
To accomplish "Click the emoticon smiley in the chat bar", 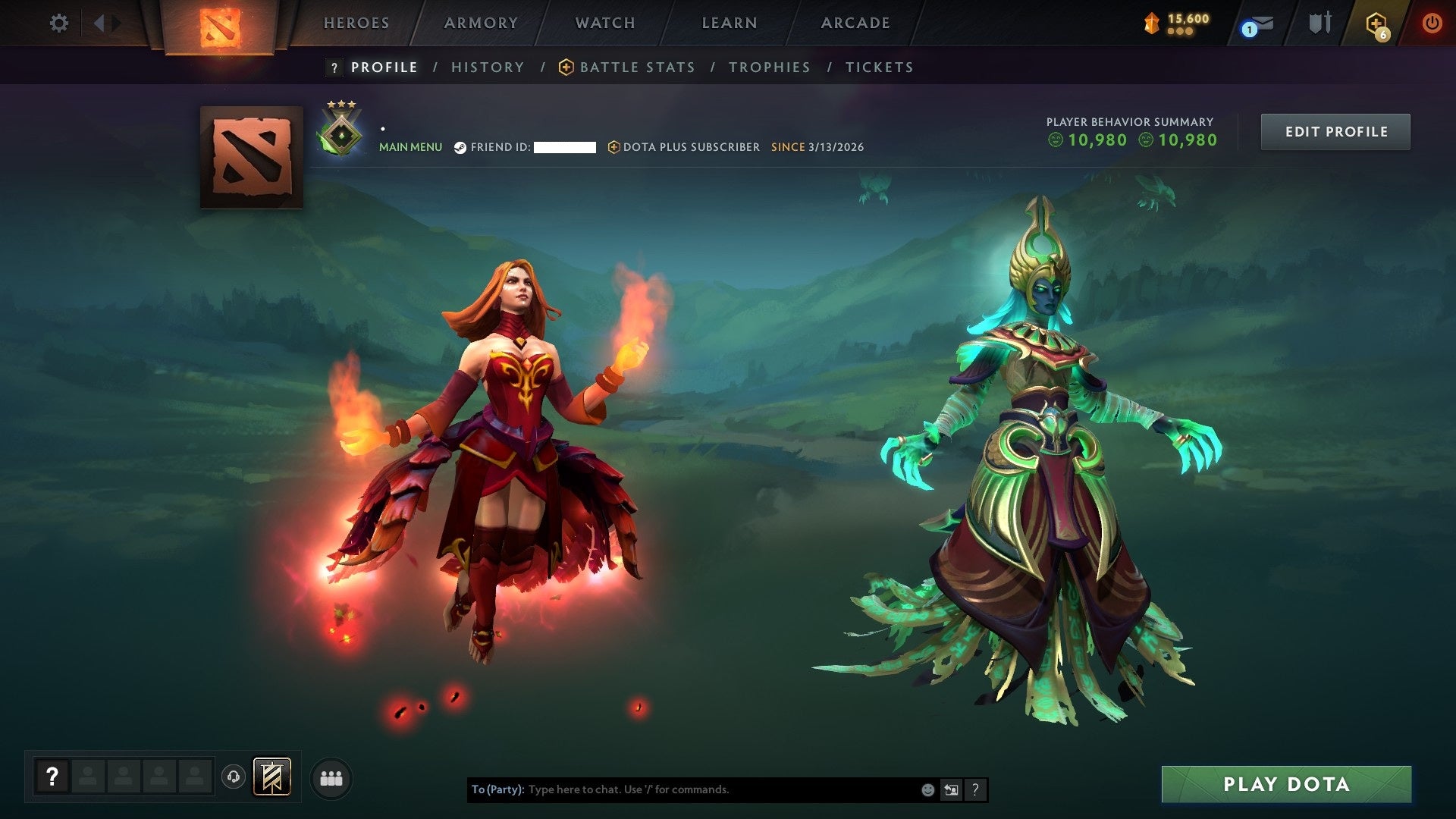I will coord(927,789).
